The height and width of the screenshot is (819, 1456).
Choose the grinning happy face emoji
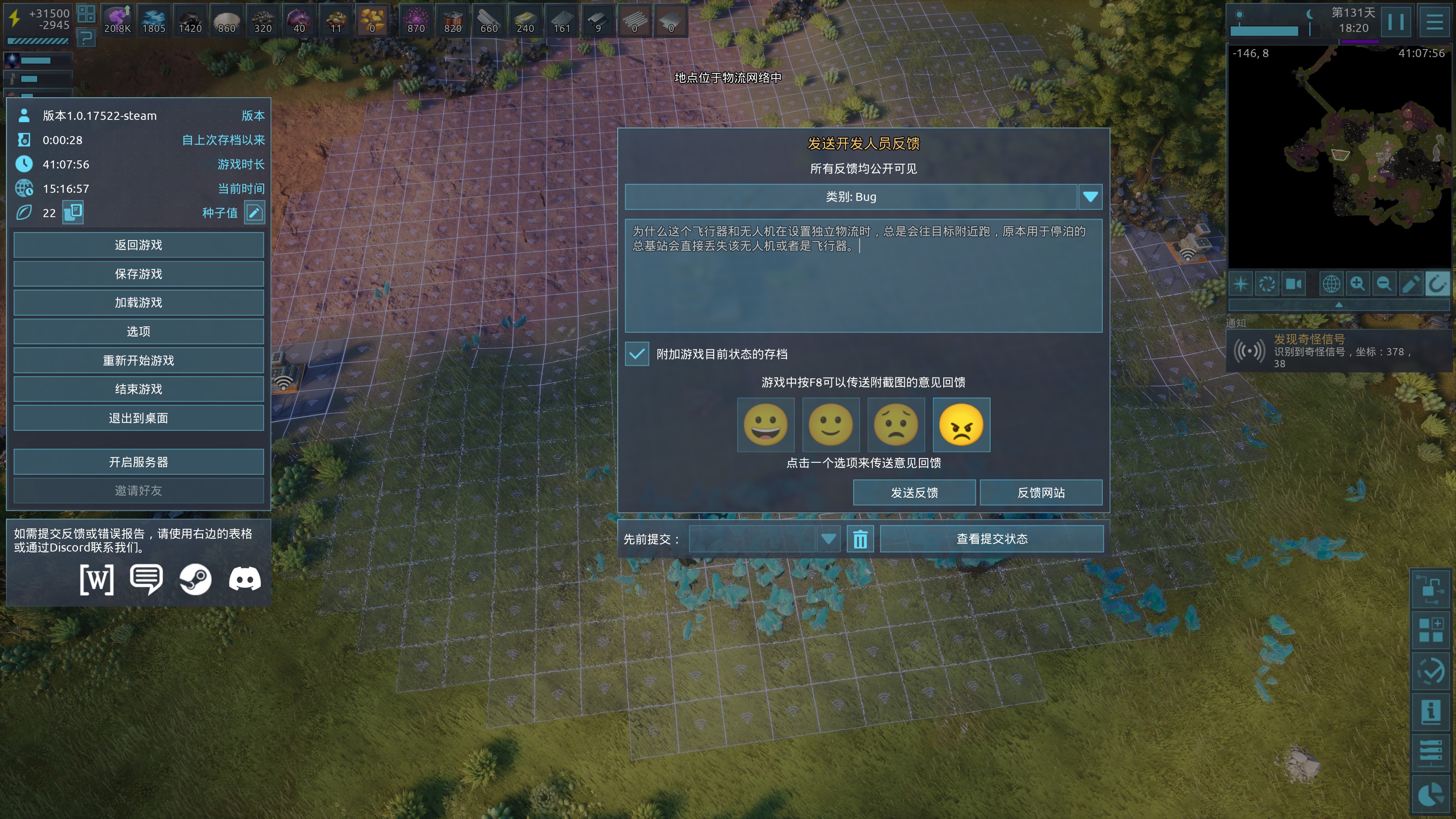765,425
